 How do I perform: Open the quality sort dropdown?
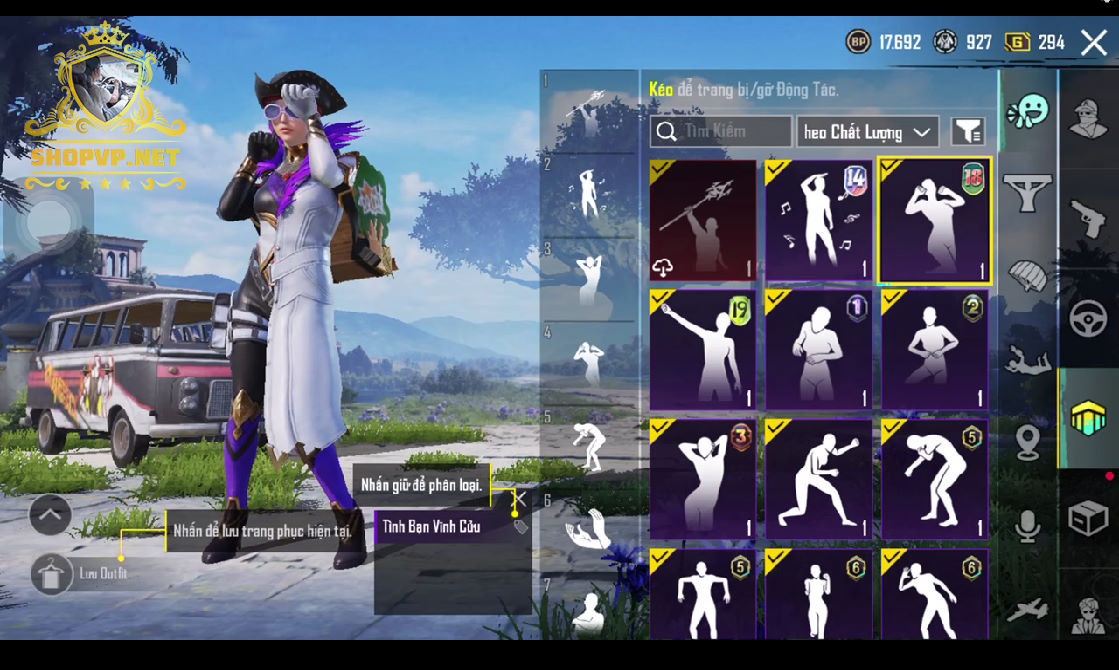[867, 132]
